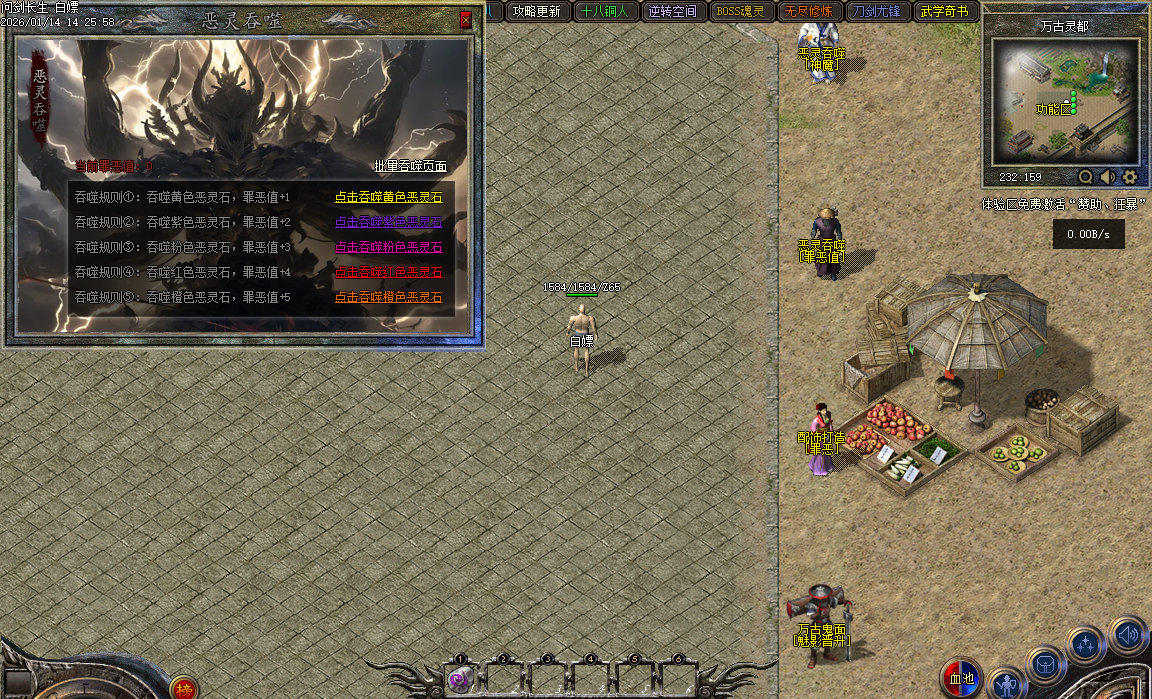Open the 血池 red-blue orb
This screenshot has height=699, width=1152.
pos(961,678)
